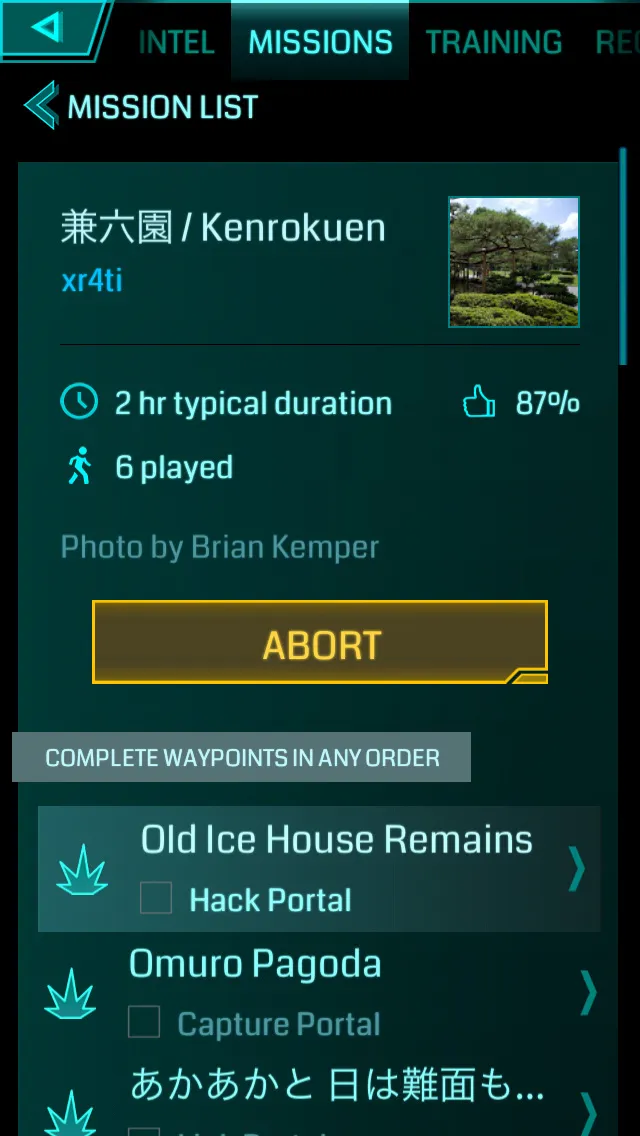640x1136 pixels.
Task: View the Kenrokuen mission photo thumbnail
Action: pos(514,262)
